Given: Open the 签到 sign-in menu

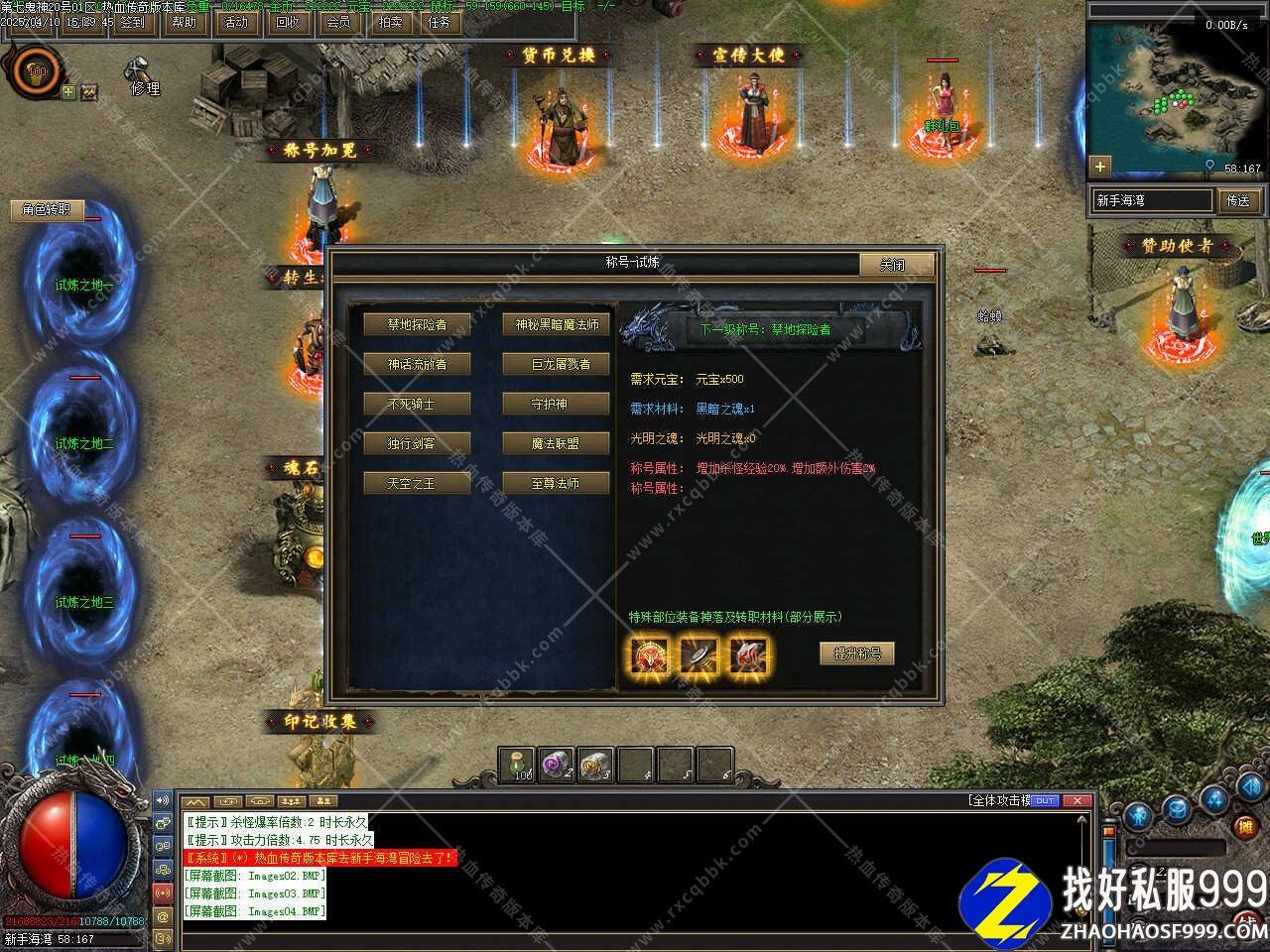Looking at the screenshot, I should (x=132, y=22).
